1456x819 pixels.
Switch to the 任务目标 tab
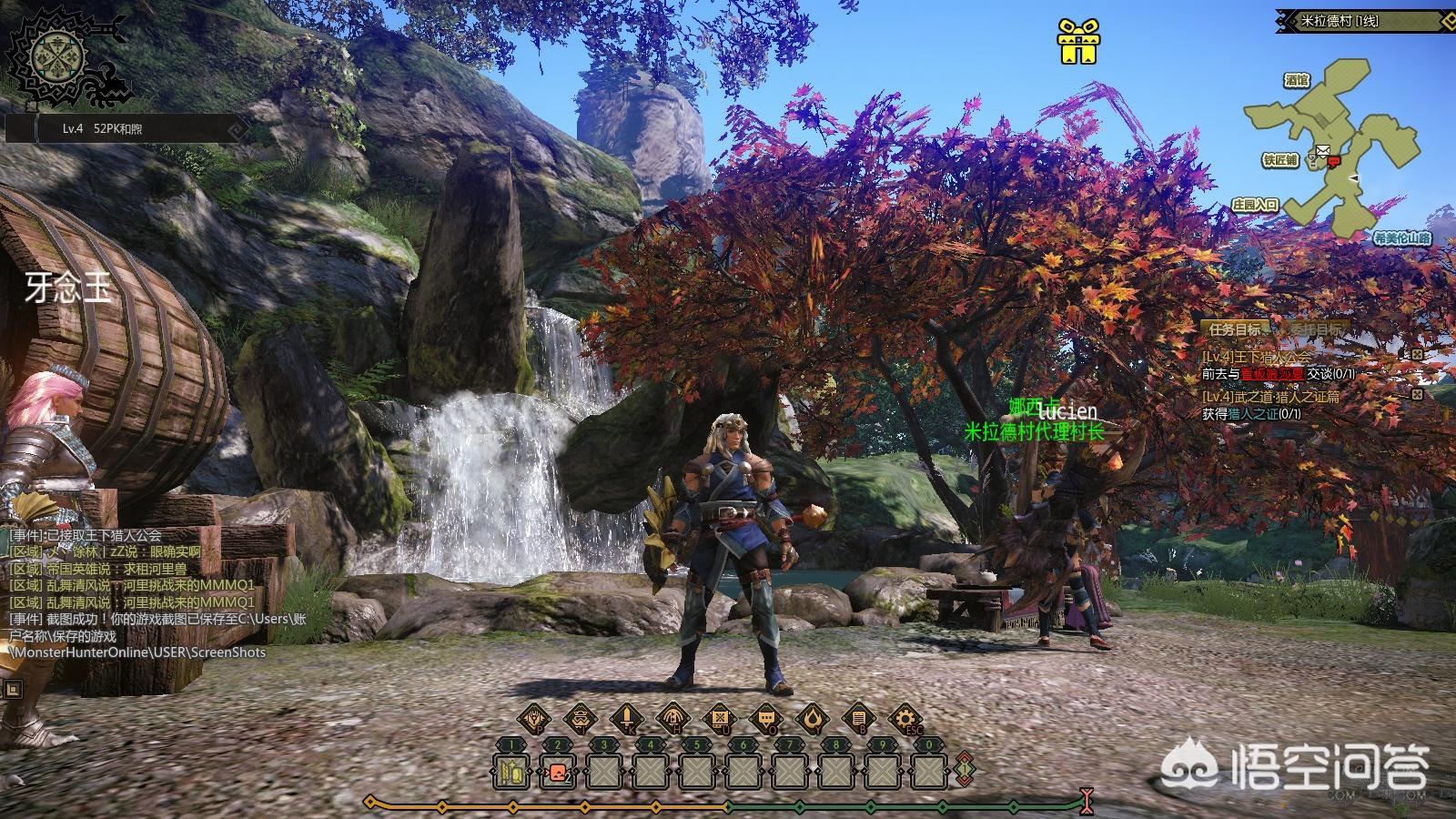(x=1235, y=329)
